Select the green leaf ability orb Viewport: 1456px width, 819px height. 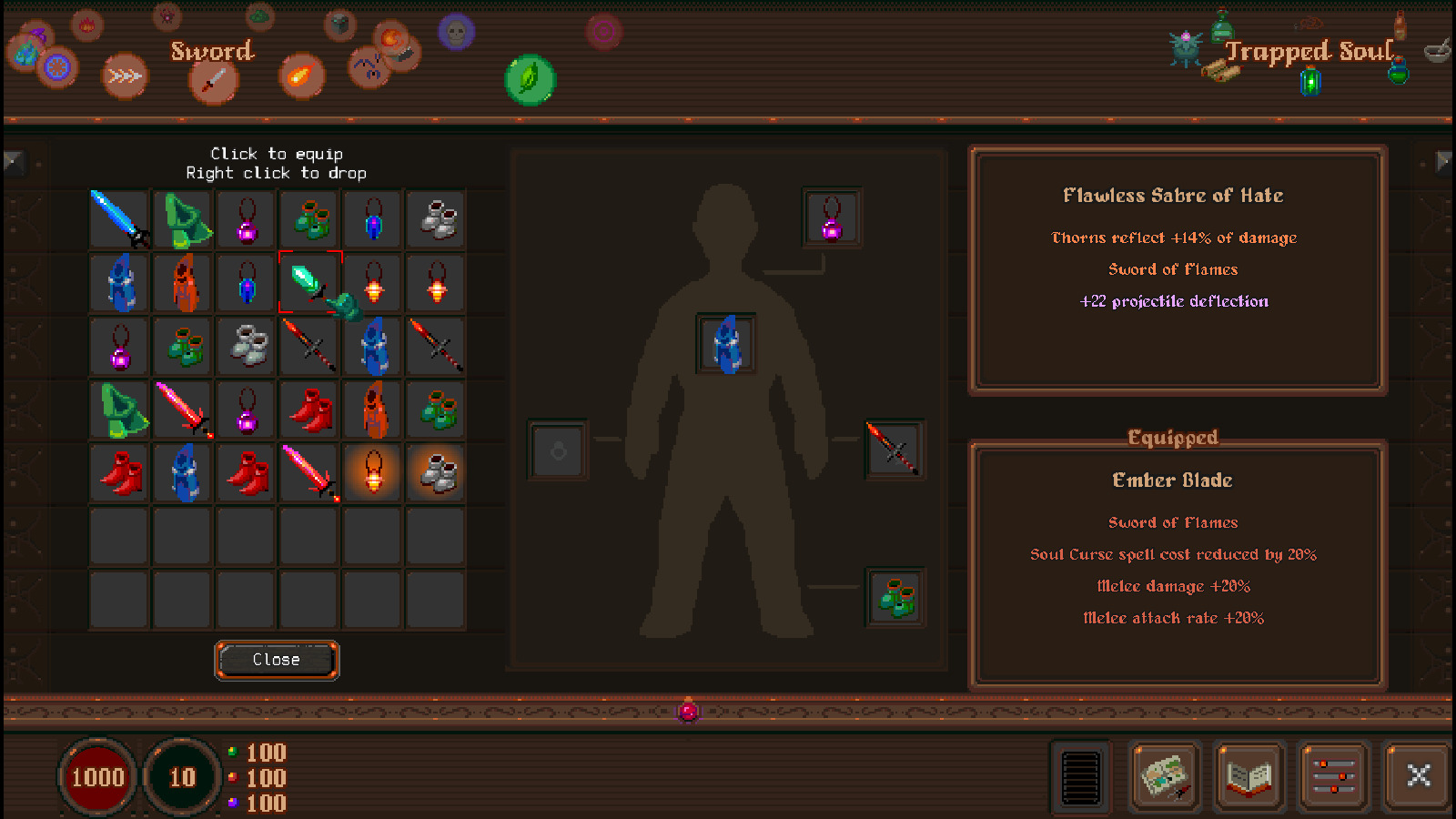(x=531, y=79)
